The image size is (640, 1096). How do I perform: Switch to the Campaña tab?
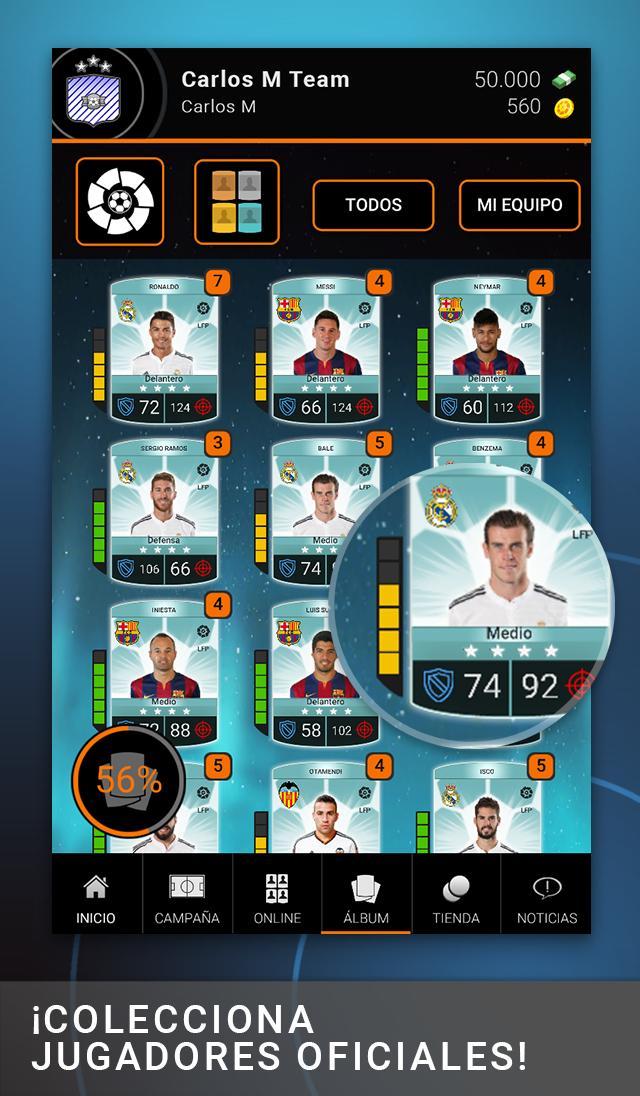click(187, 897)
